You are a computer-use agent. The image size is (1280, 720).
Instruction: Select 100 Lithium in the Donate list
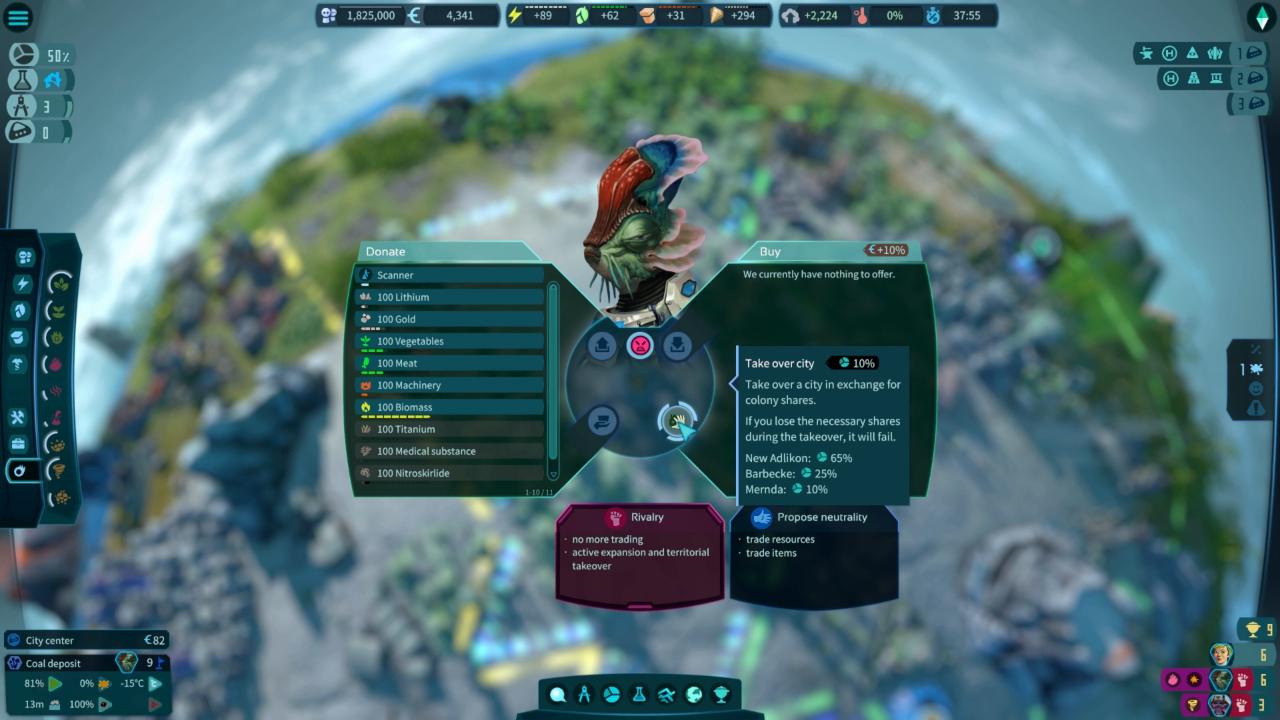[450, 297]
